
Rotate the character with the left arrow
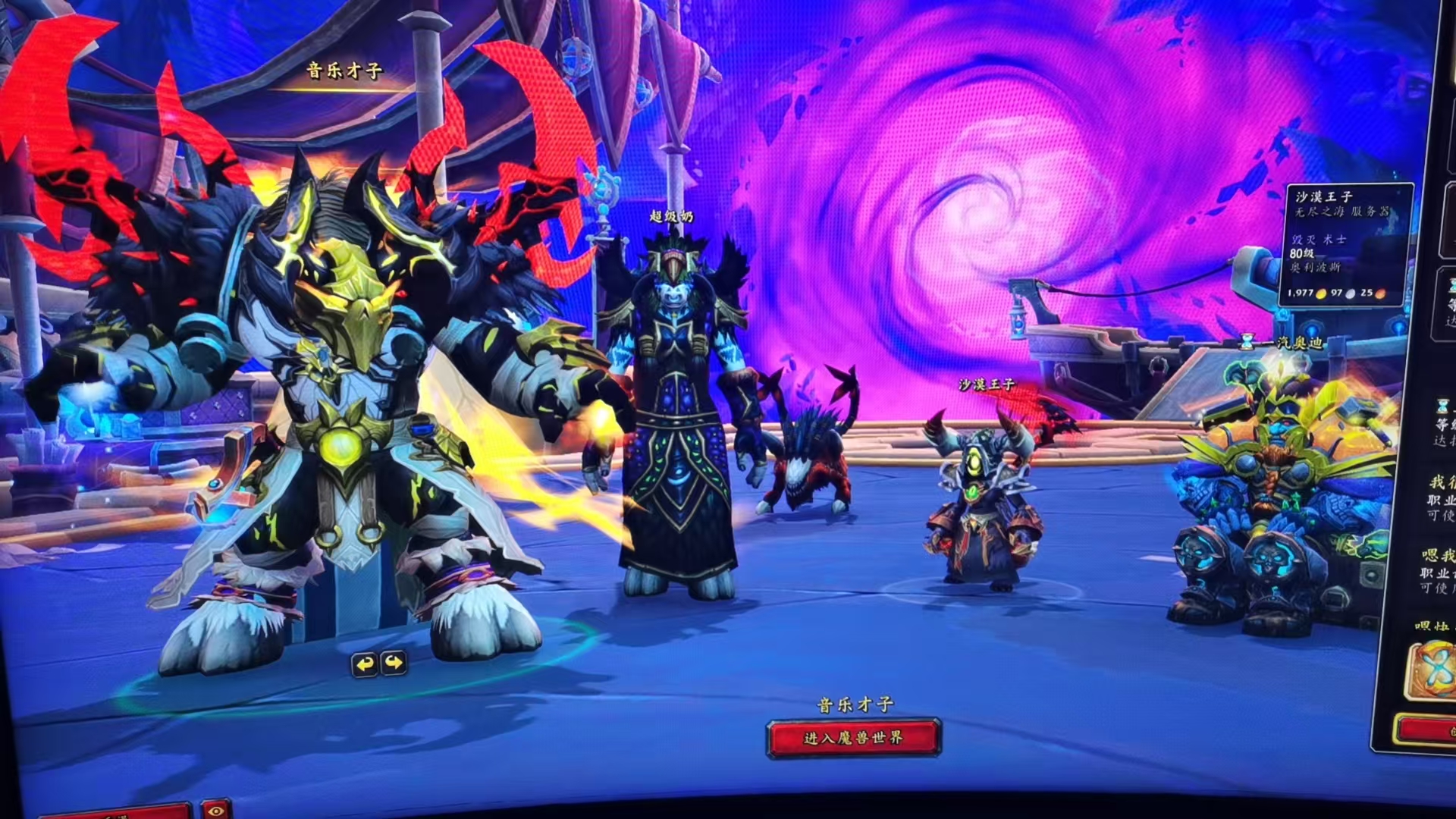366,664
